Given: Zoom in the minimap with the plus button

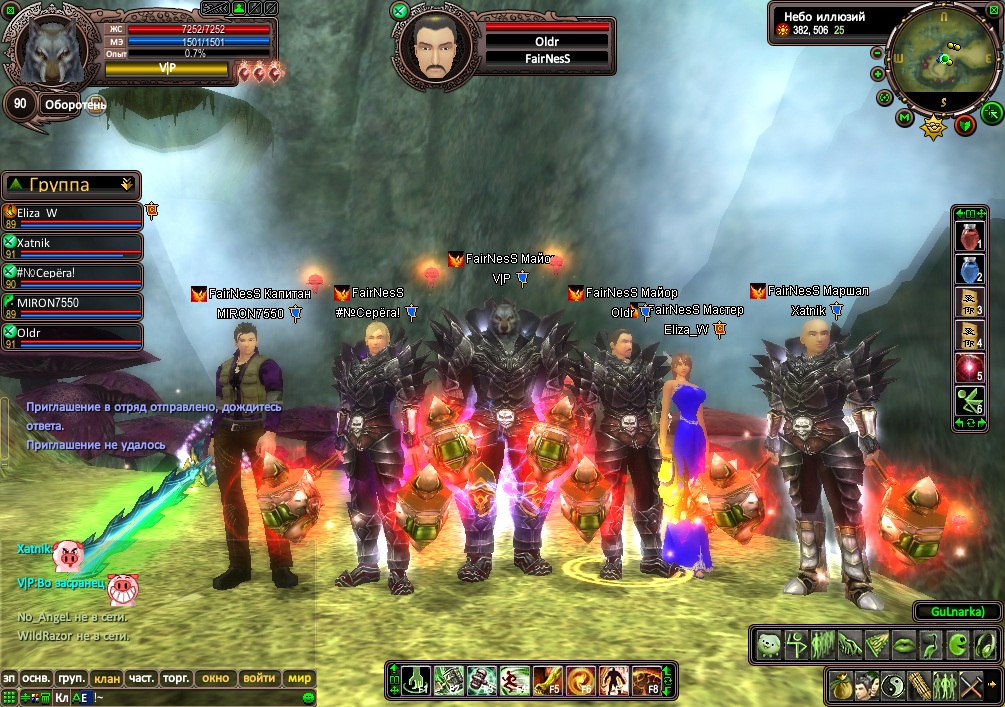Looking at the screenshot, I should tap(877, 74).
